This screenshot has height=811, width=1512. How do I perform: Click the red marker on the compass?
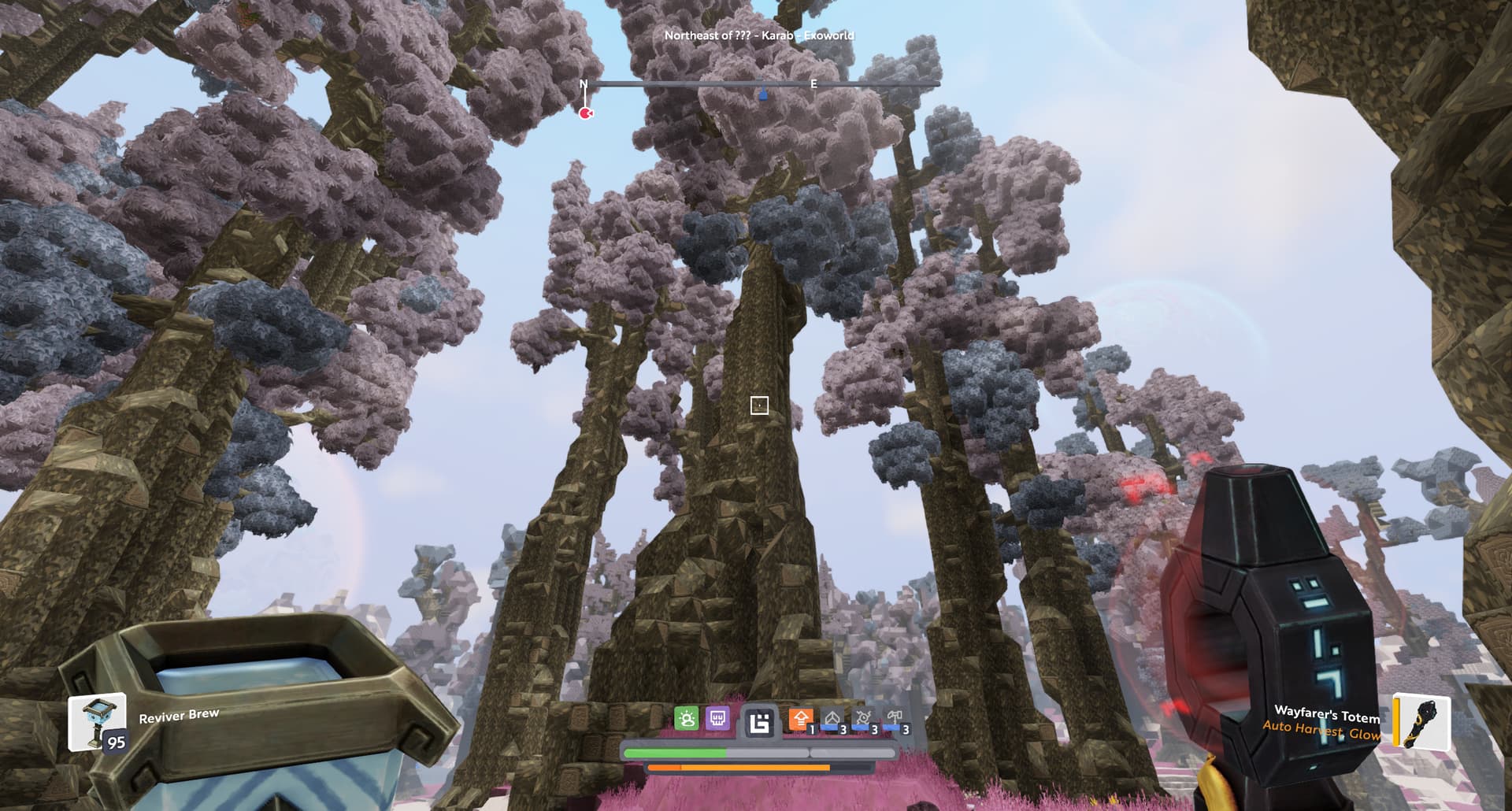tap(585, 113)
